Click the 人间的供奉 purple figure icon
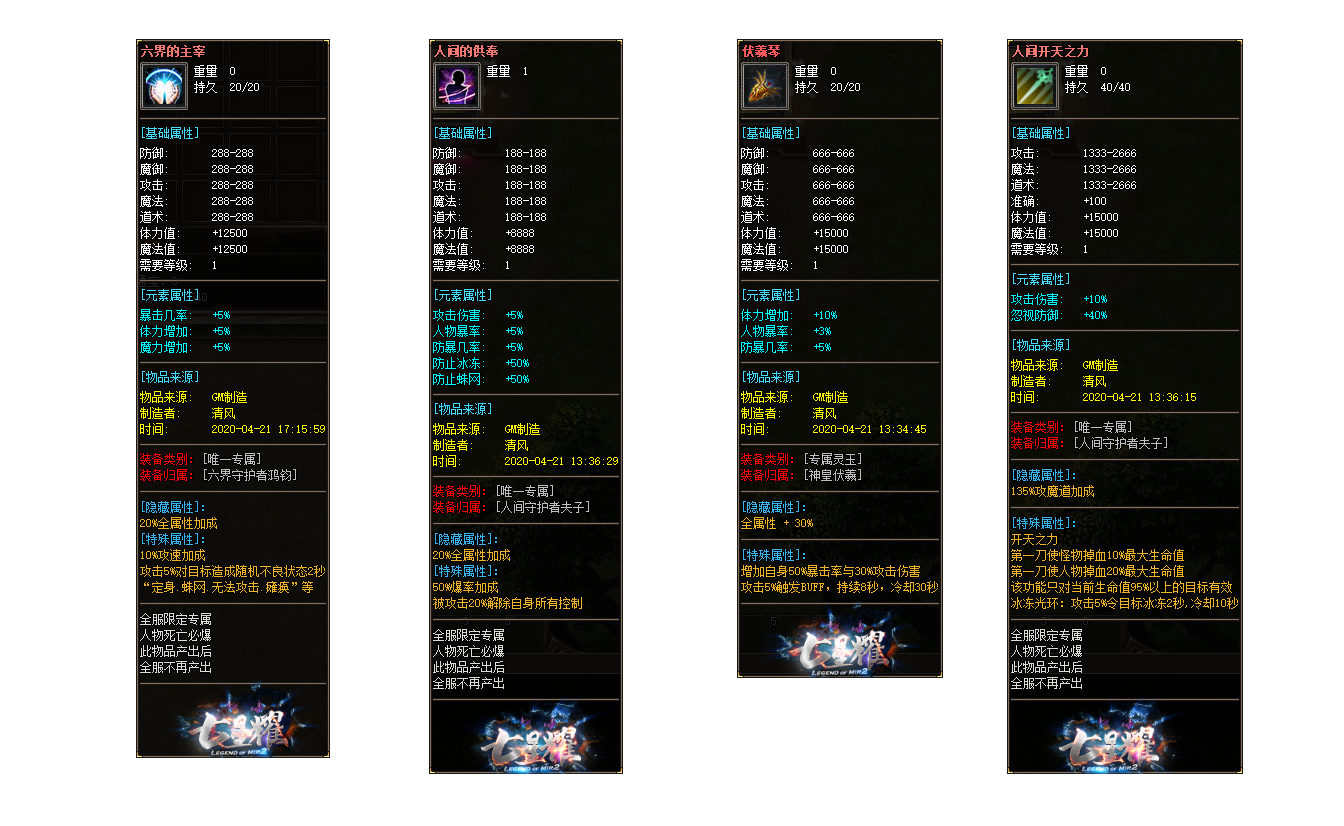The height and width of the screenshot is (826, 1344). click(457, 86)
